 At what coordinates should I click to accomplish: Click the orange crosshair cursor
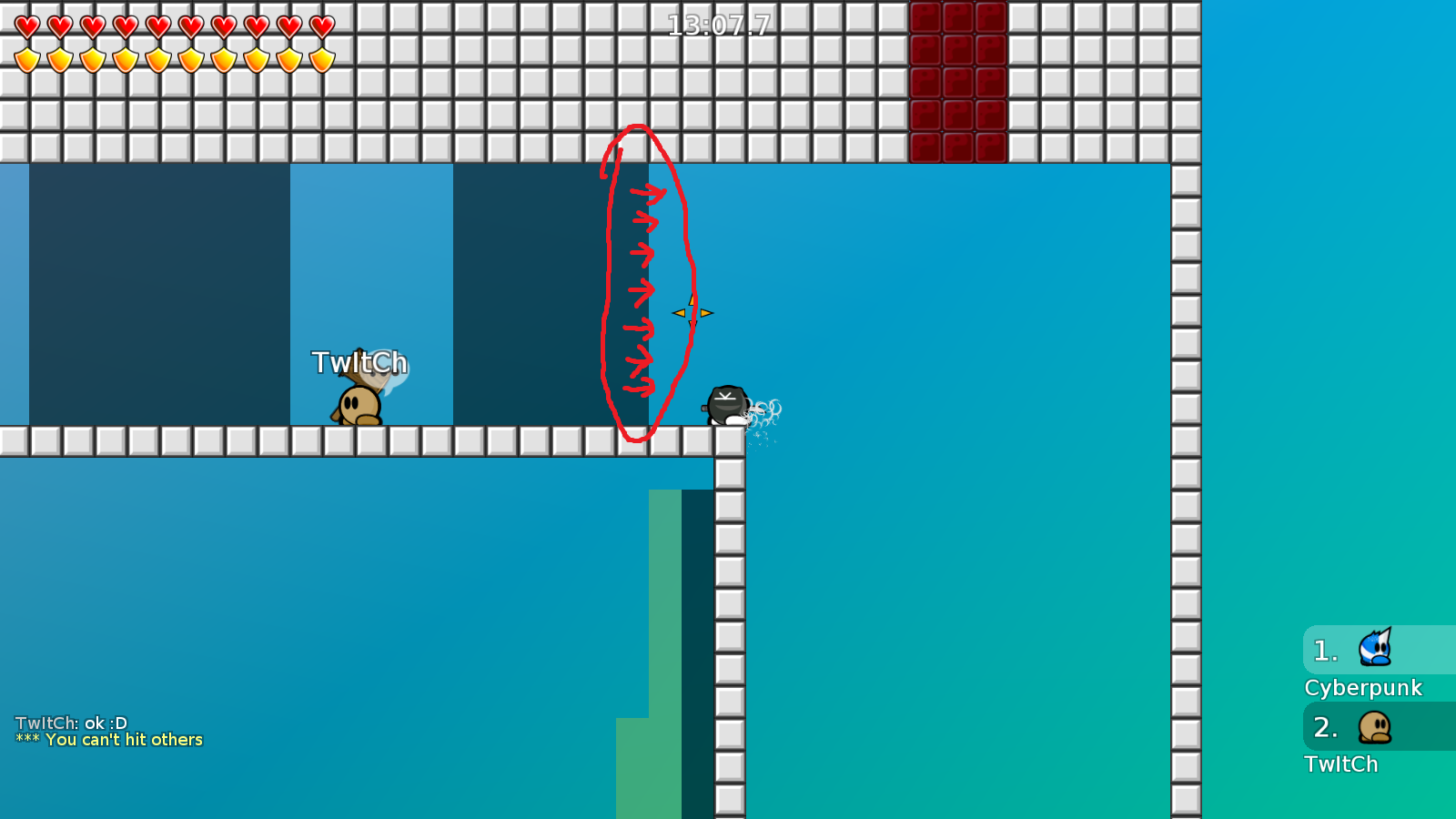pyautogui.click(x=694, y=313)
